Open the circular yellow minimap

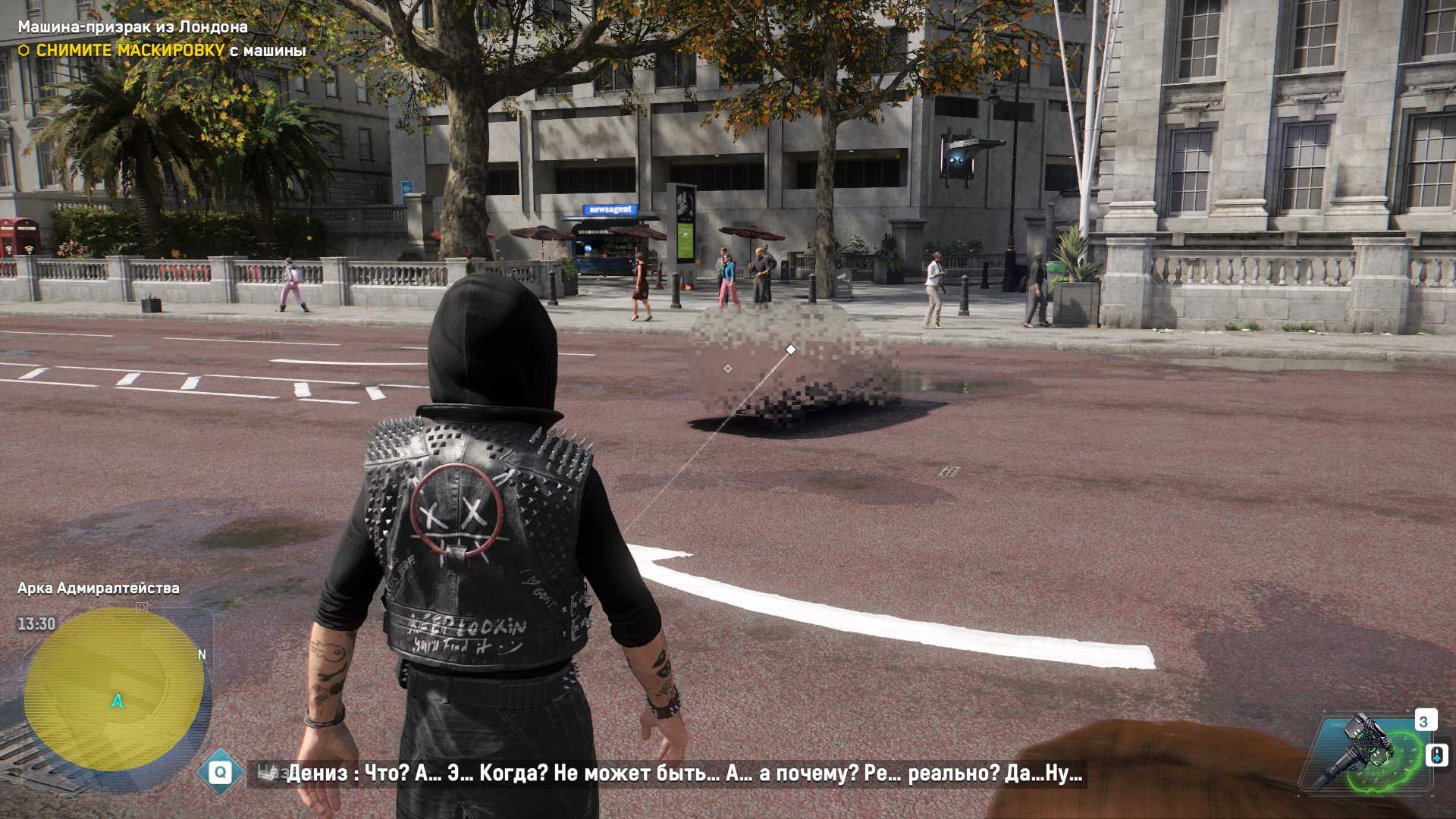[x=114, y=689]
